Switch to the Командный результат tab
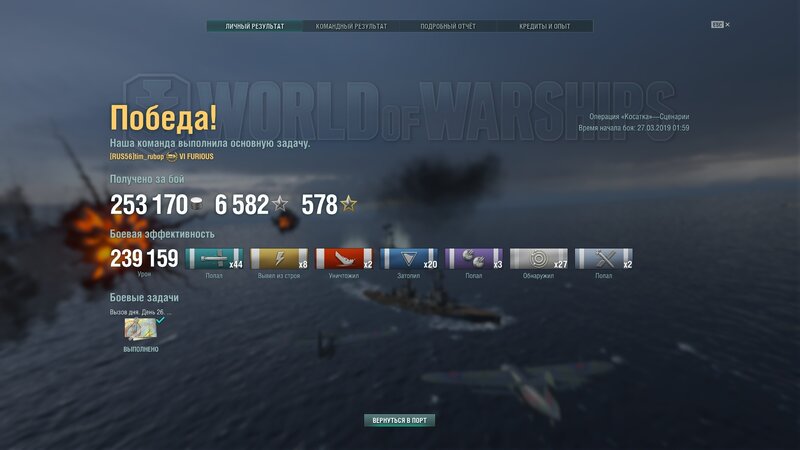The image size is (800, 450). [351, 26]
